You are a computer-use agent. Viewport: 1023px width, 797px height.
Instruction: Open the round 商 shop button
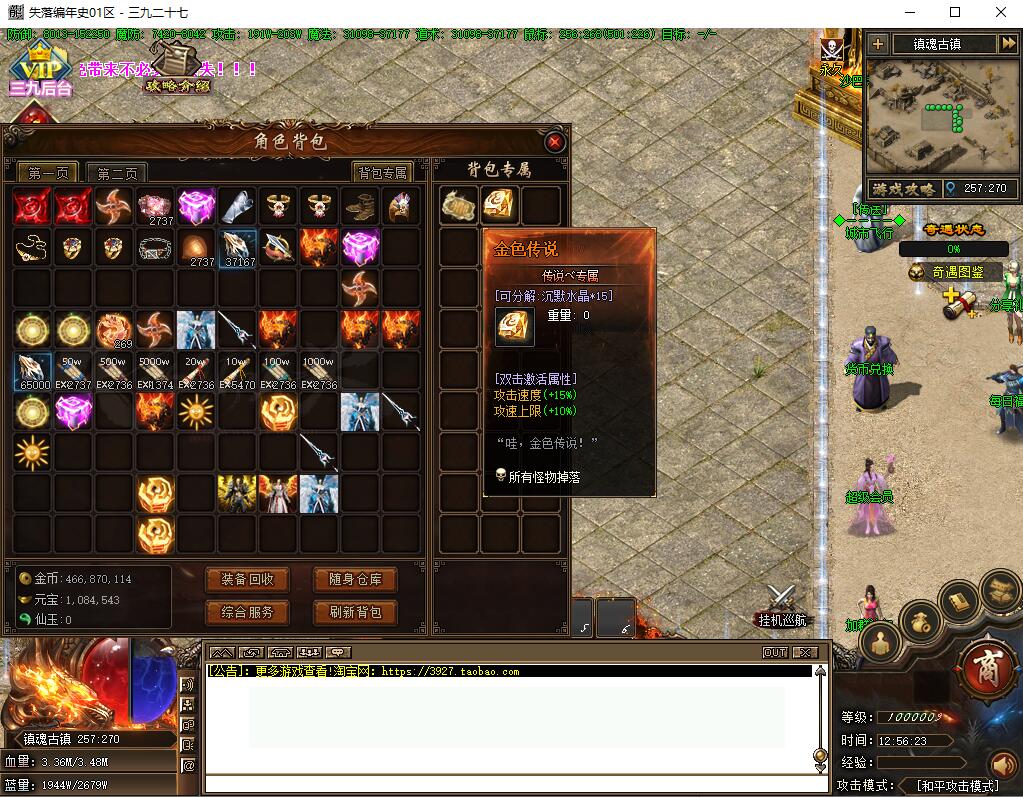pos(985,664)
